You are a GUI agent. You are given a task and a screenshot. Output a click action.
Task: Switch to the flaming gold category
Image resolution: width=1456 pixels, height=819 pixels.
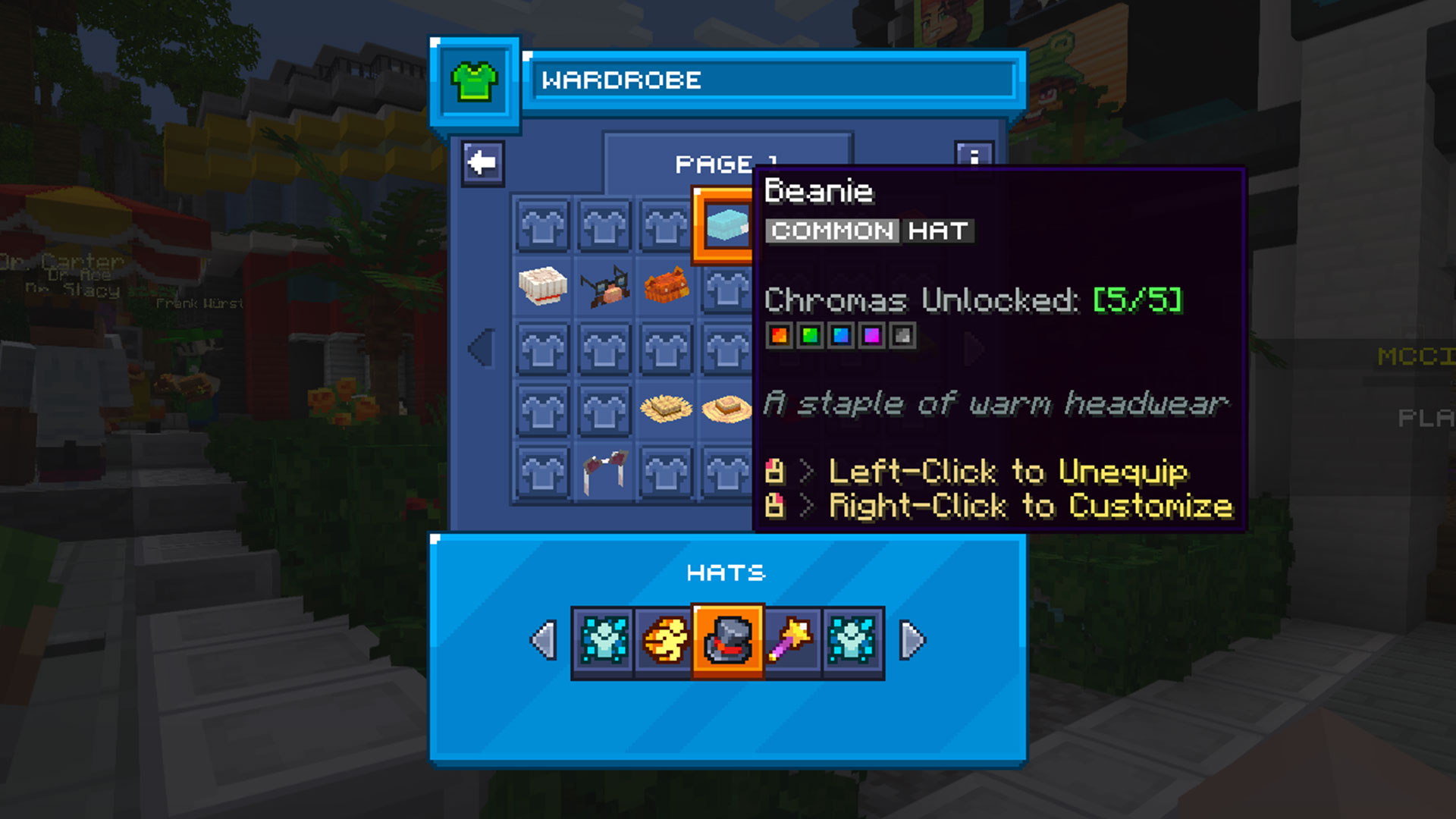pos(665,642)
